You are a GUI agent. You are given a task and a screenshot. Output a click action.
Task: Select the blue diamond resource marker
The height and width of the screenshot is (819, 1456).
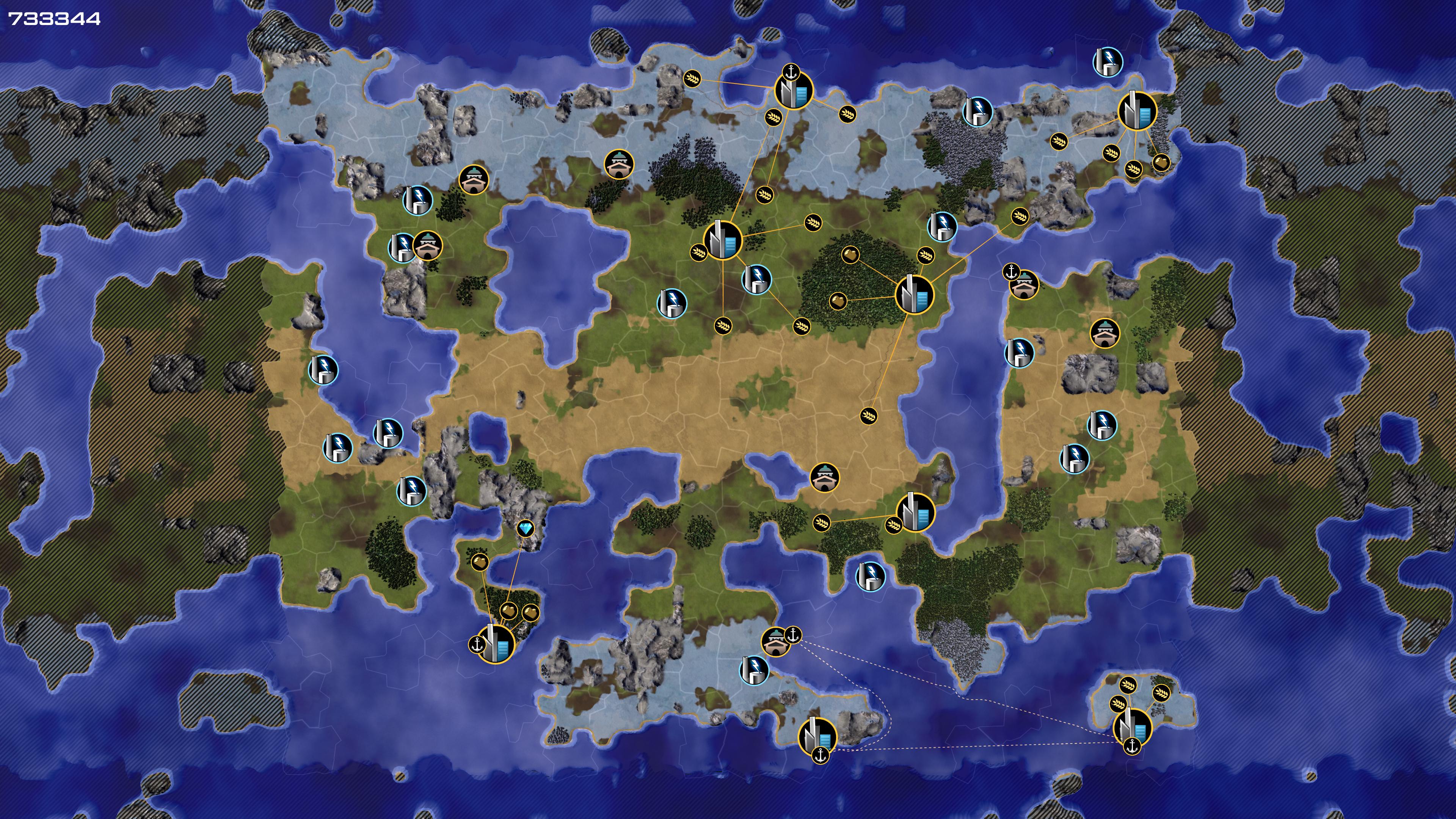coord(526,529)
